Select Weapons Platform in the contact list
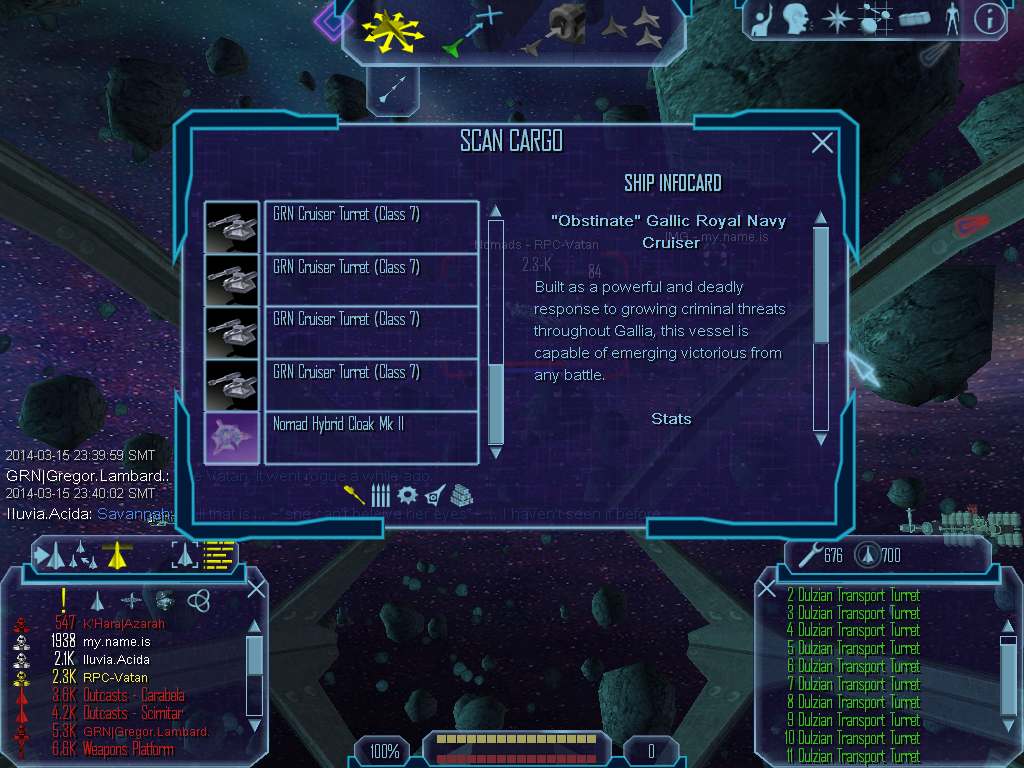Image resolution: width=1024 pixels, height=768 pixels. pyautogui.click(x=132, y=750)
